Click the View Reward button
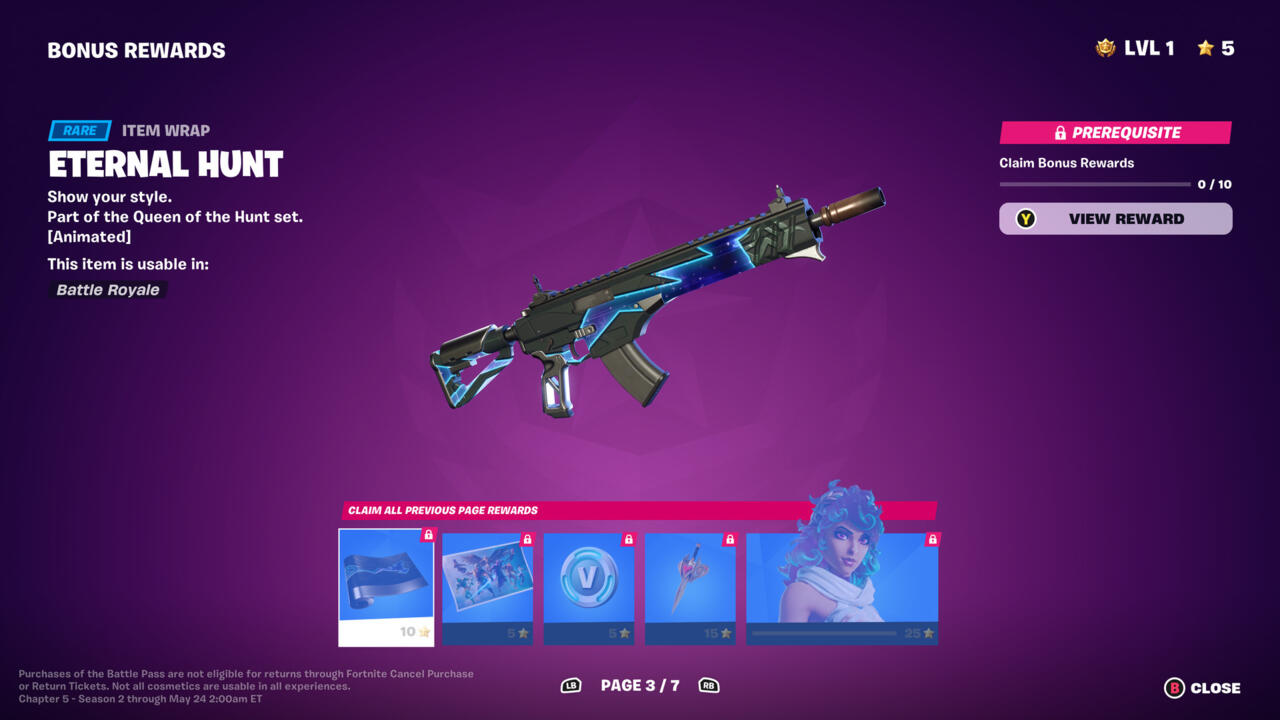This screenshot has height=720, width=1280. 1115,219
